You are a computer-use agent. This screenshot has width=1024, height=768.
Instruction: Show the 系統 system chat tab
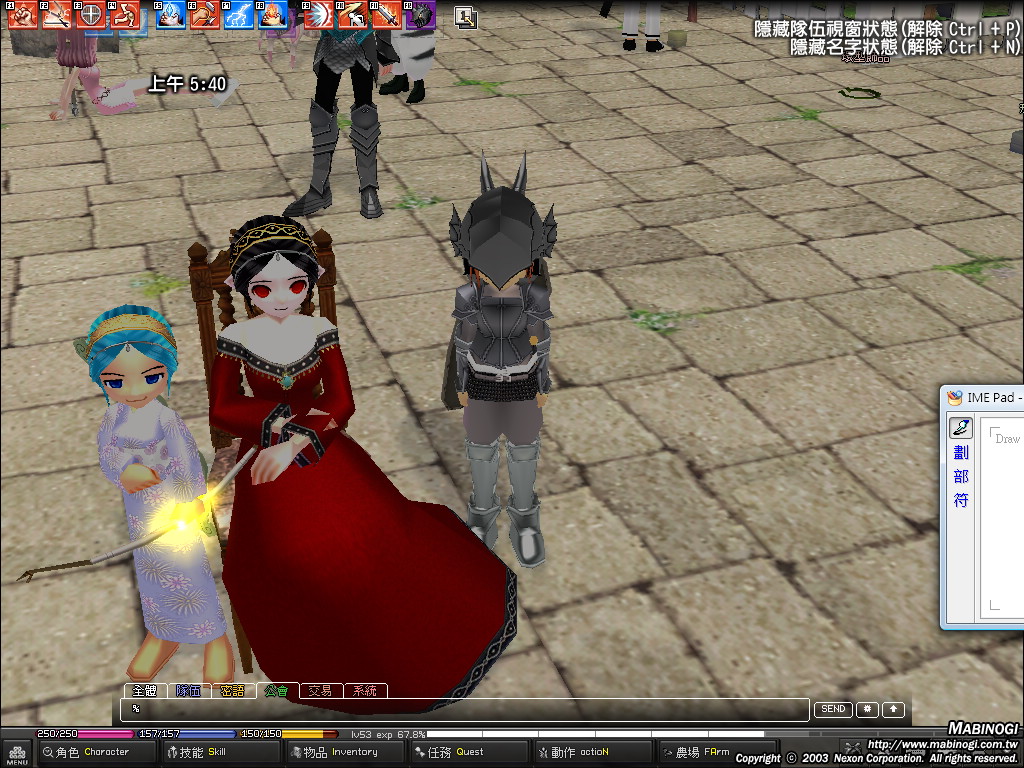[x=365, y=690]
